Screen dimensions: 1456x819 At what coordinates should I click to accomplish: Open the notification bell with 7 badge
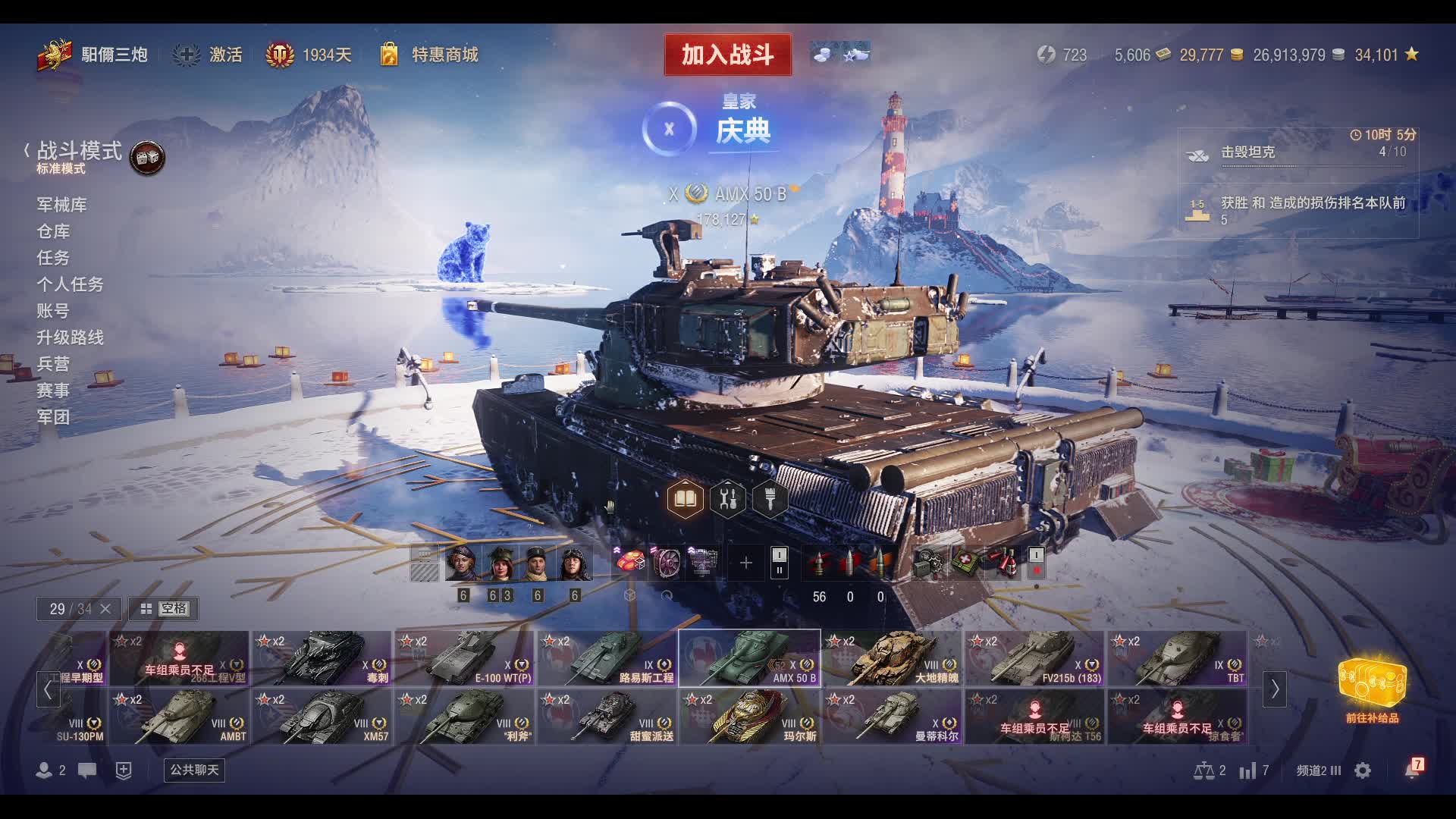1412,770
